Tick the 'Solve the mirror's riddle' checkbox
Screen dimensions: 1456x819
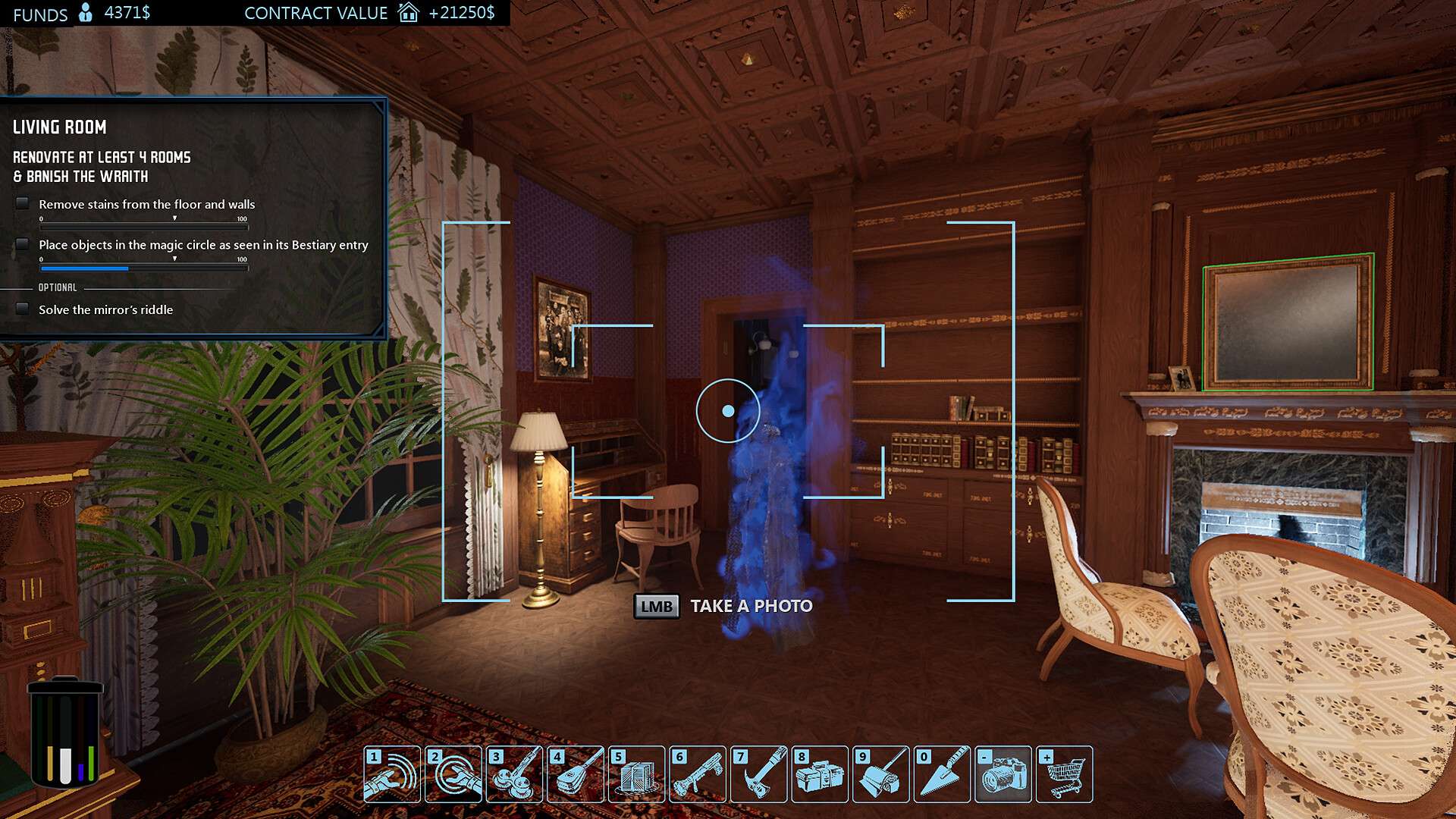(23, 309)
